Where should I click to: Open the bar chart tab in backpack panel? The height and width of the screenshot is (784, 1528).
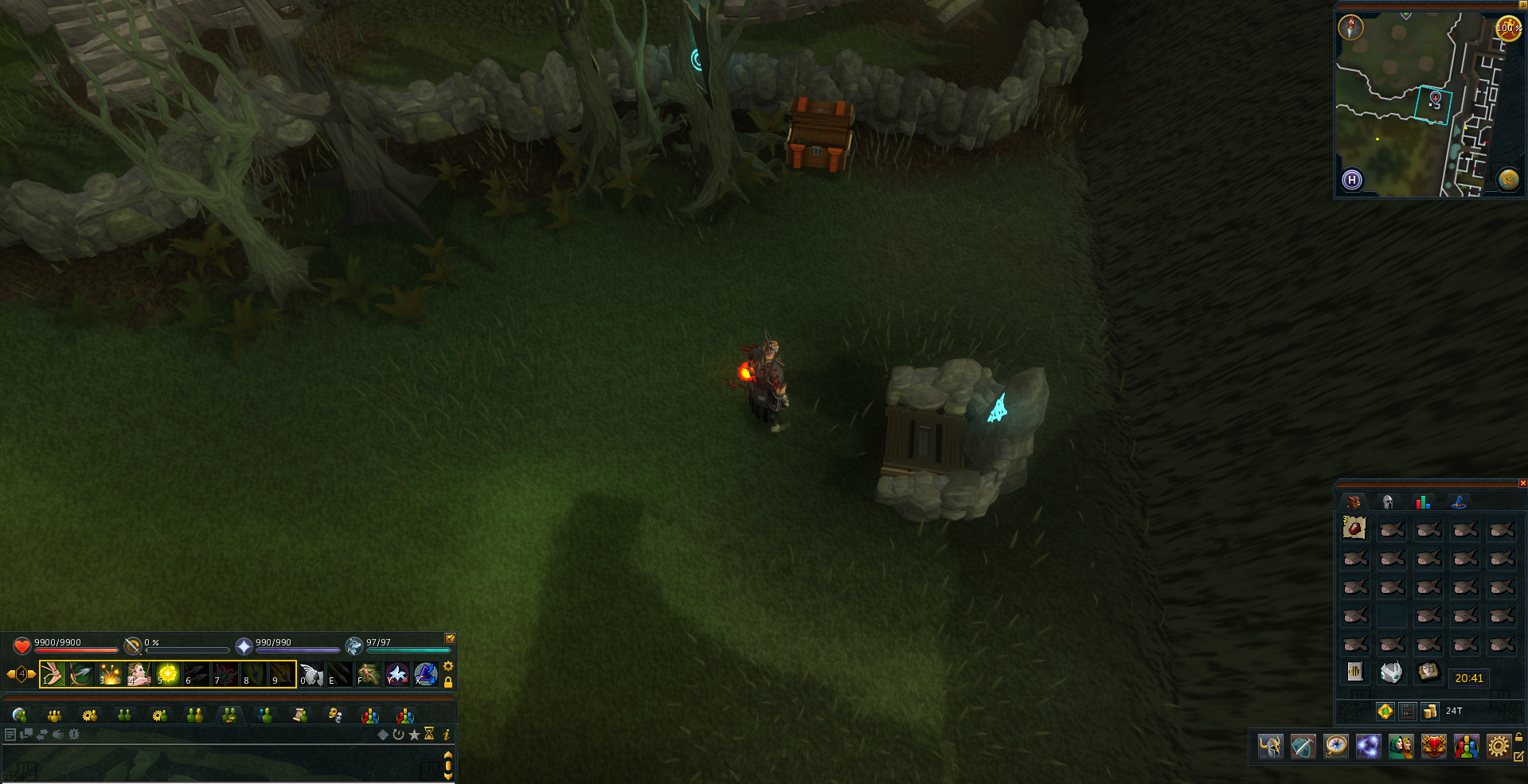(x=1422, y=501)
